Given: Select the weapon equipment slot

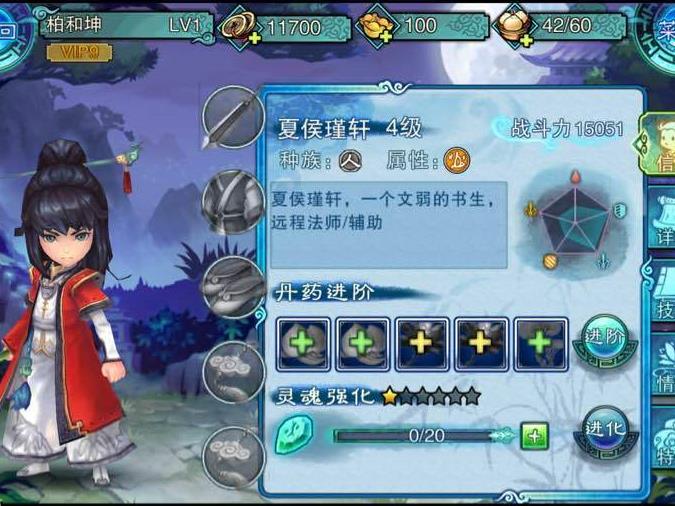Looking at the screenshot, I should click(x=232, y=117).
